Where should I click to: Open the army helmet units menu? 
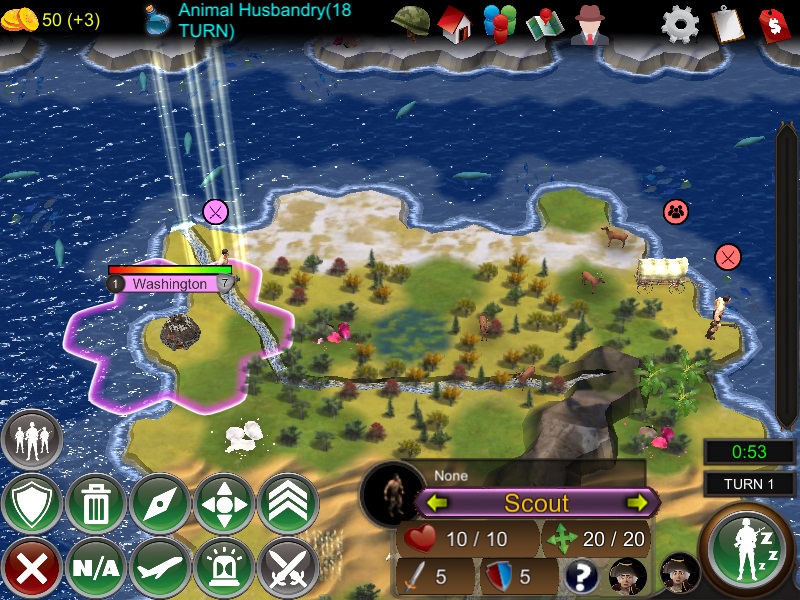410,22
